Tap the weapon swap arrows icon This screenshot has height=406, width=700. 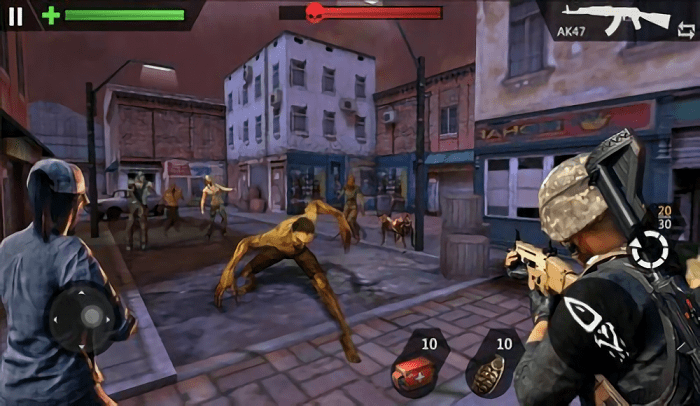tap(684, 31)
